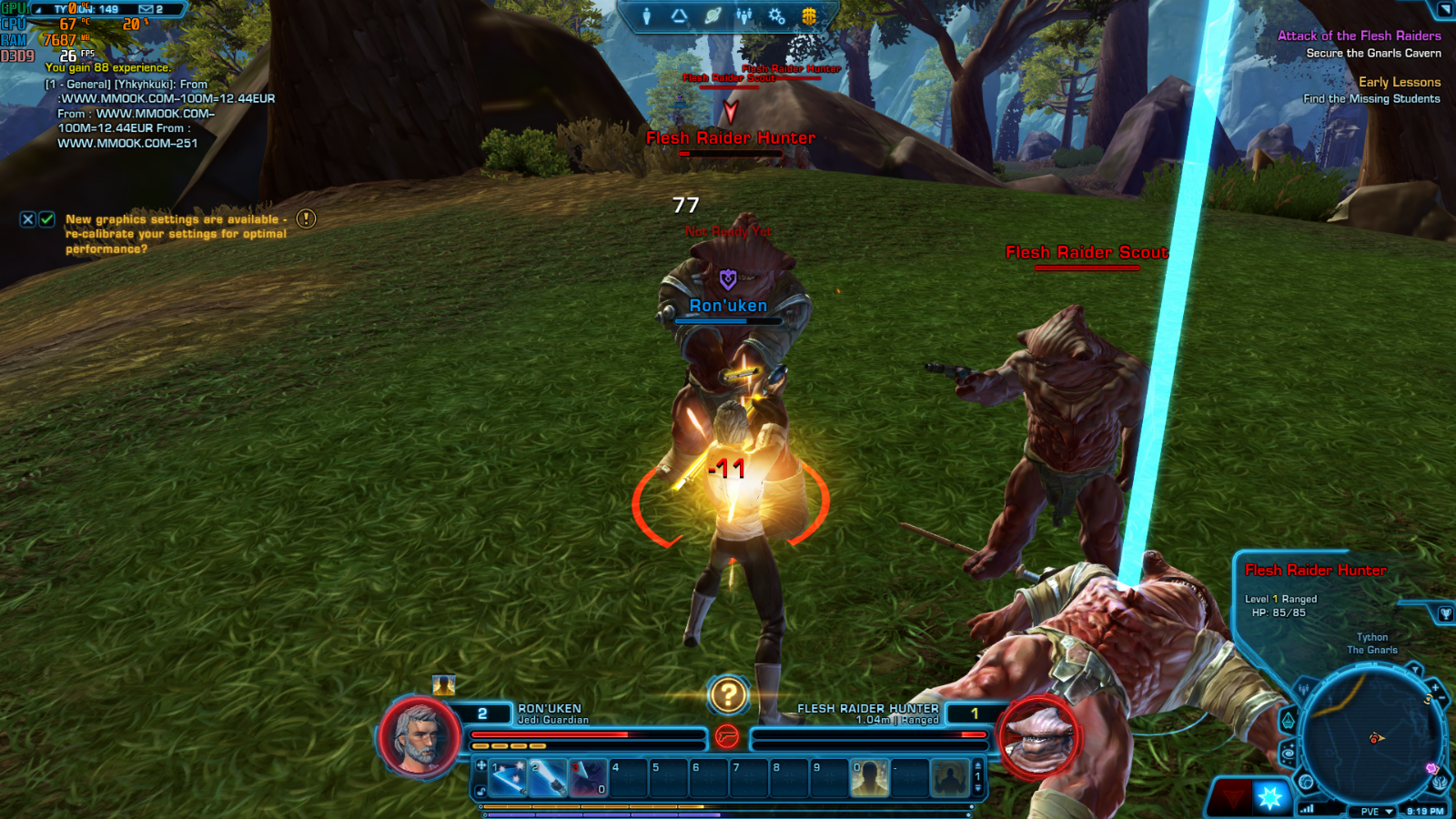Open the gold Cartel Market icon
Viewport: 1456px width, 819px height.
tap(808, 16)
